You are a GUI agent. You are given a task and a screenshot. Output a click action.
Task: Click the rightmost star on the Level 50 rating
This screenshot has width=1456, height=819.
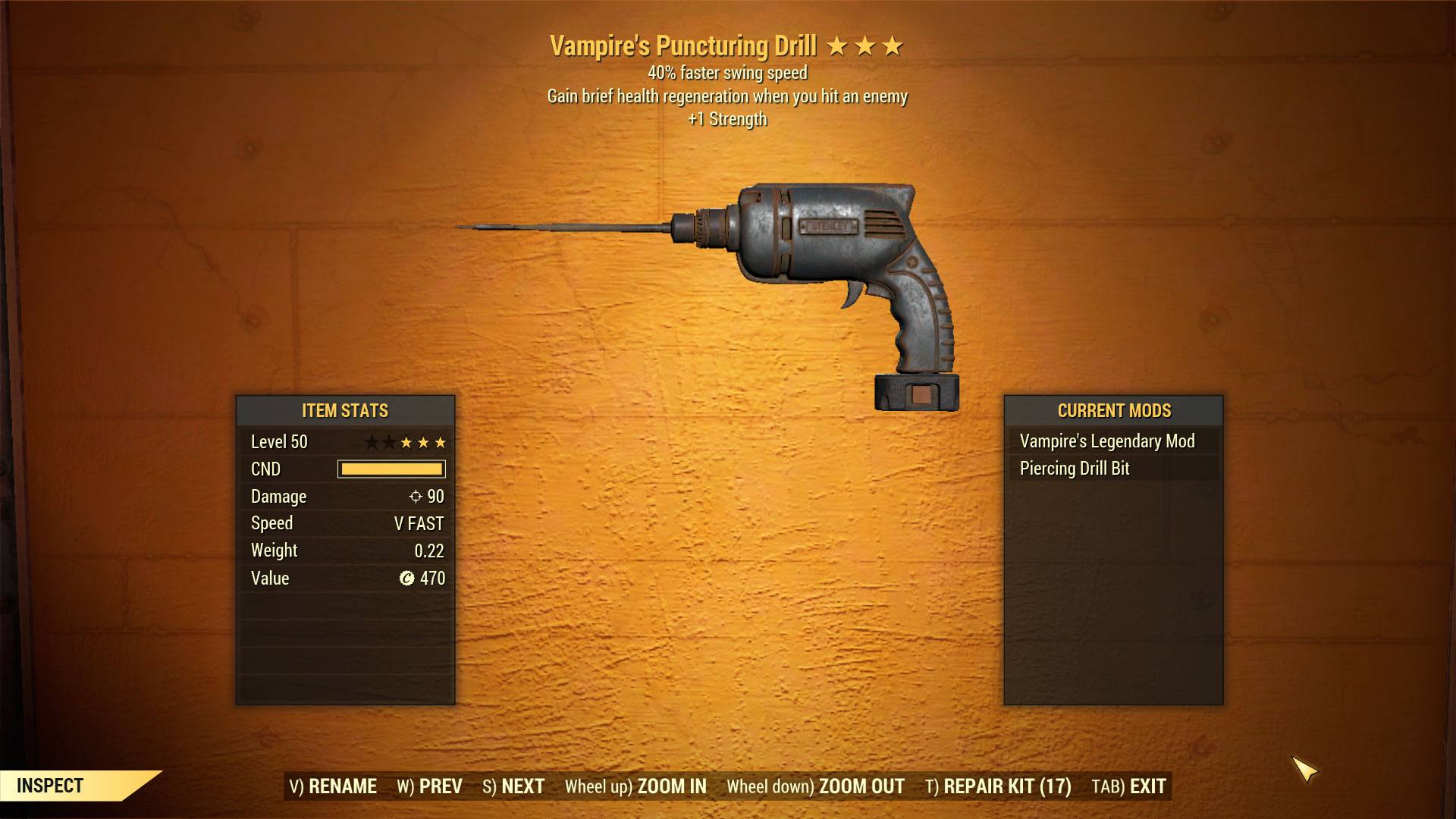point(440,442)
